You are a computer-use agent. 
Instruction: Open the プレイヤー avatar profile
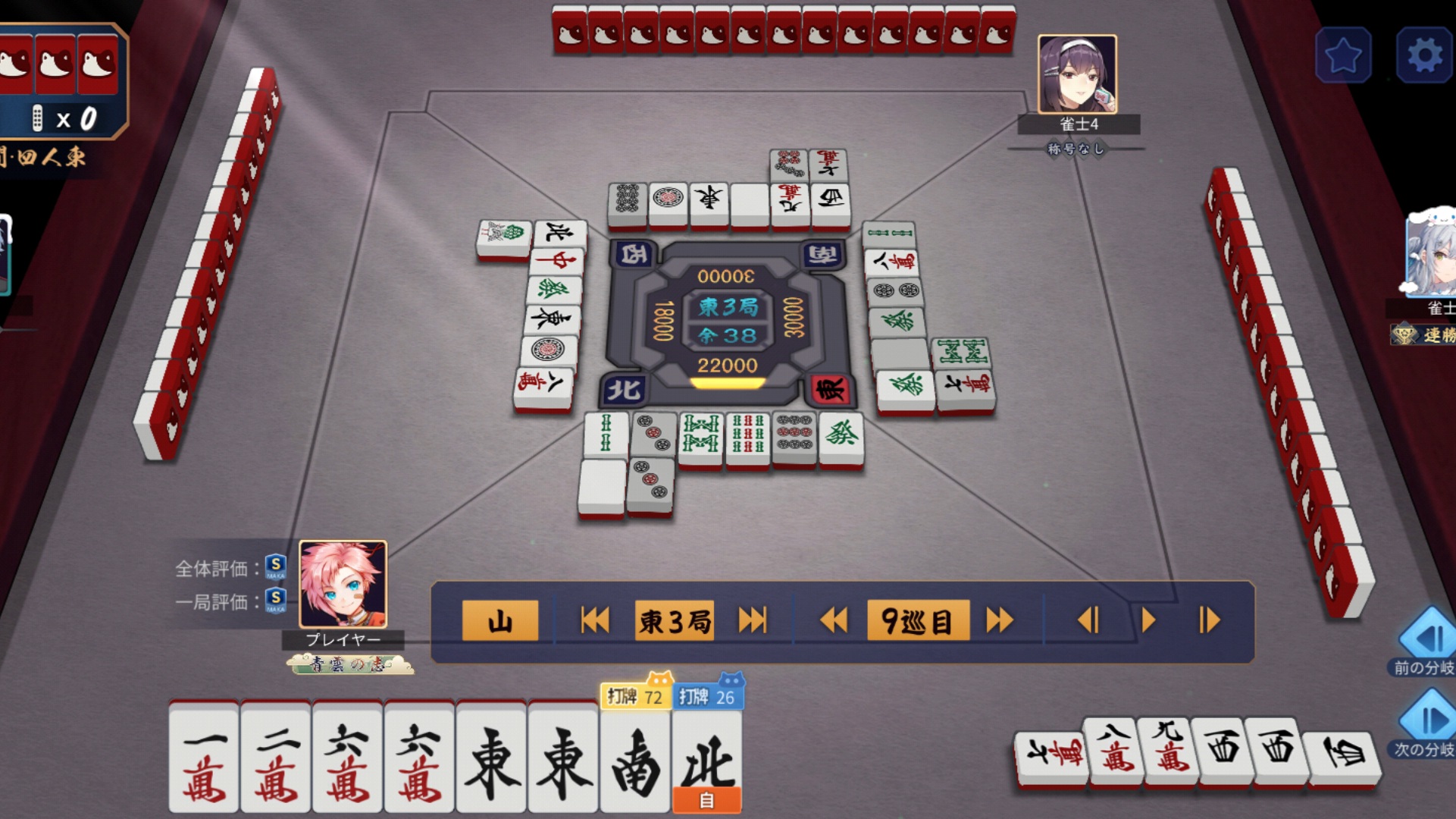343,584
